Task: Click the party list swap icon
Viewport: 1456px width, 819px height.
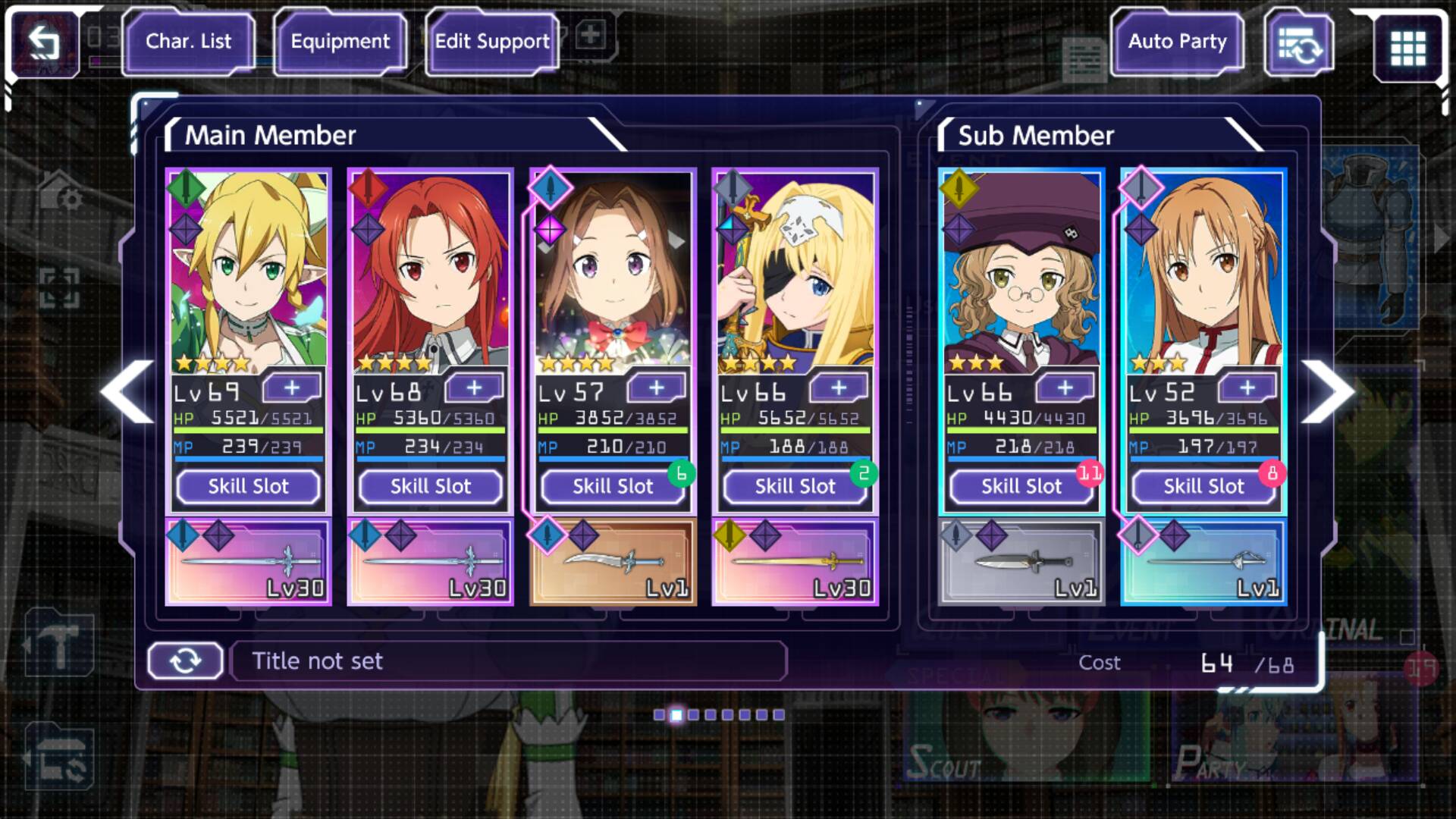Action: 1299,44
